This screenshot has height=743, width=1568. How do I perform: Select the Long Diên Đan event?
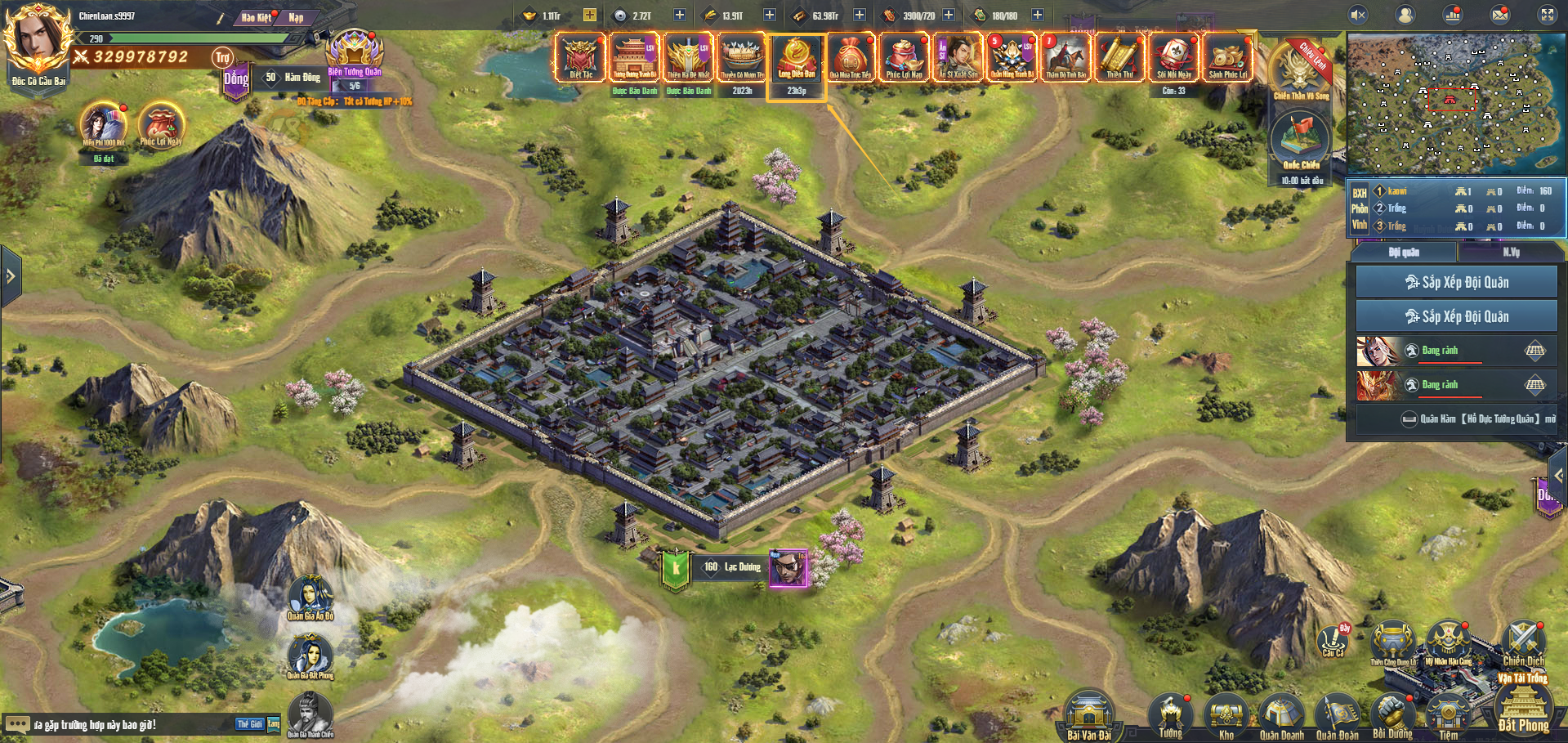click(797, 57)
